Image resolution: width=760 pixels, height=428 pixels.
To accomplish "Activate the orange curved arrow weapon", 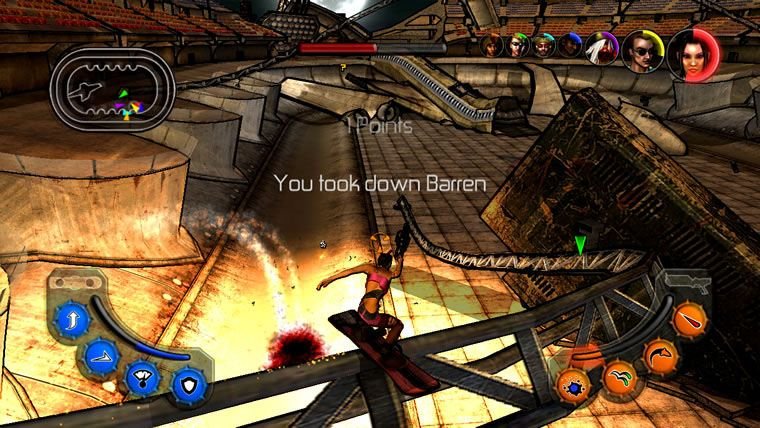I will (661, 356).
